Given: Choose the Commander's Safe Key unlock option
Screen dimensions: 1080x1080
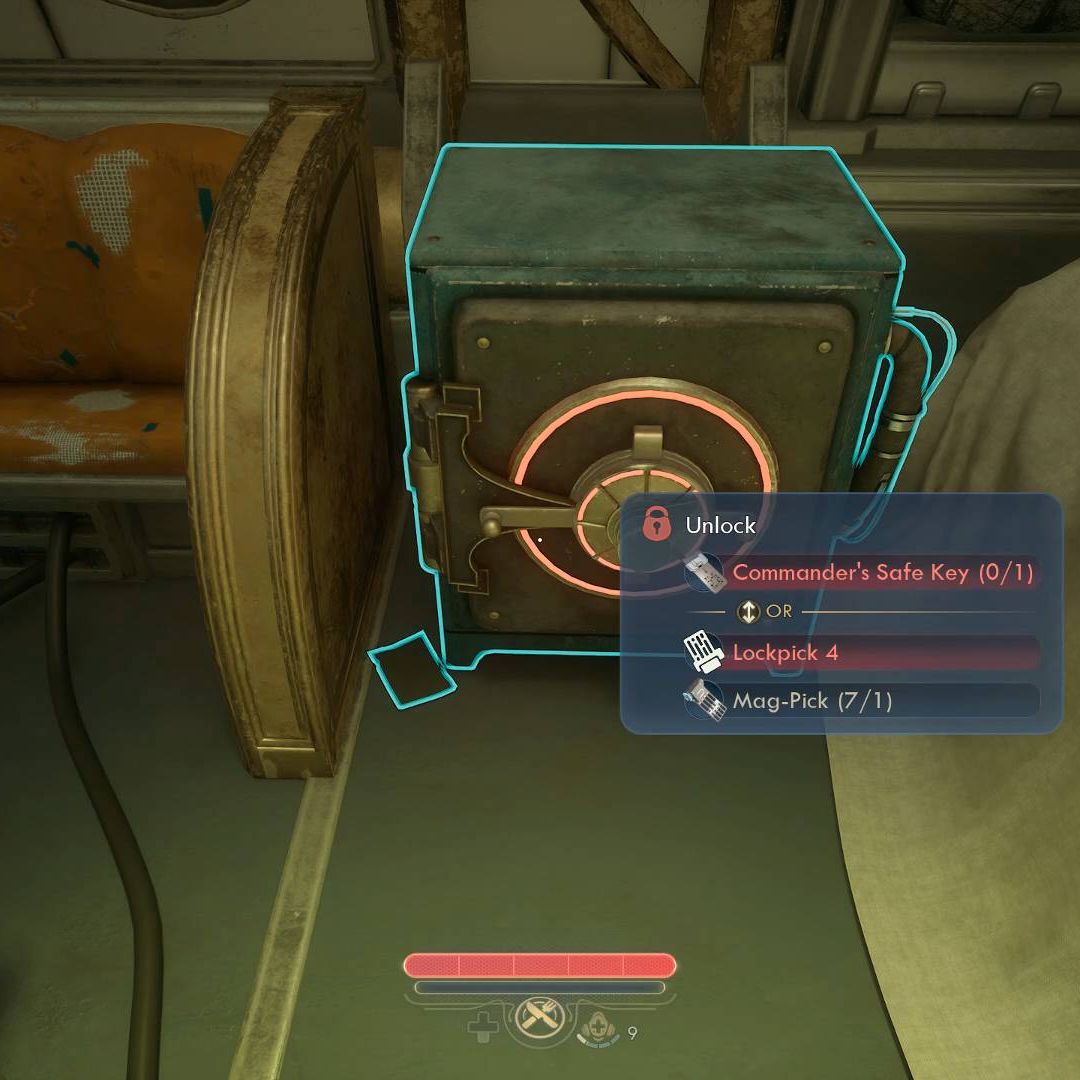Looking at the screenshot, I should pos(880,573).
